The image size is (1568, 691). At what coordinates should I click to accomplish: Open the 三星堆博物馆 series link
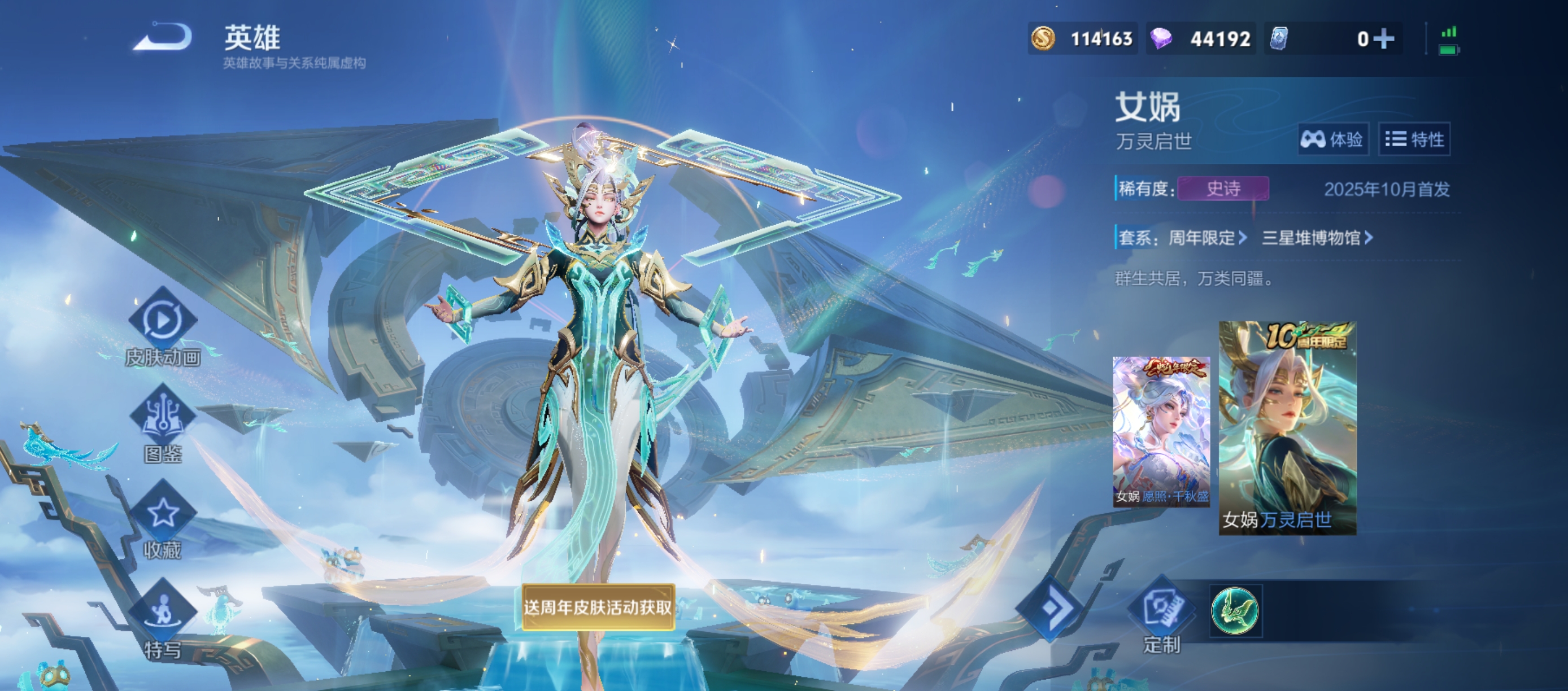coord(1317,238)
